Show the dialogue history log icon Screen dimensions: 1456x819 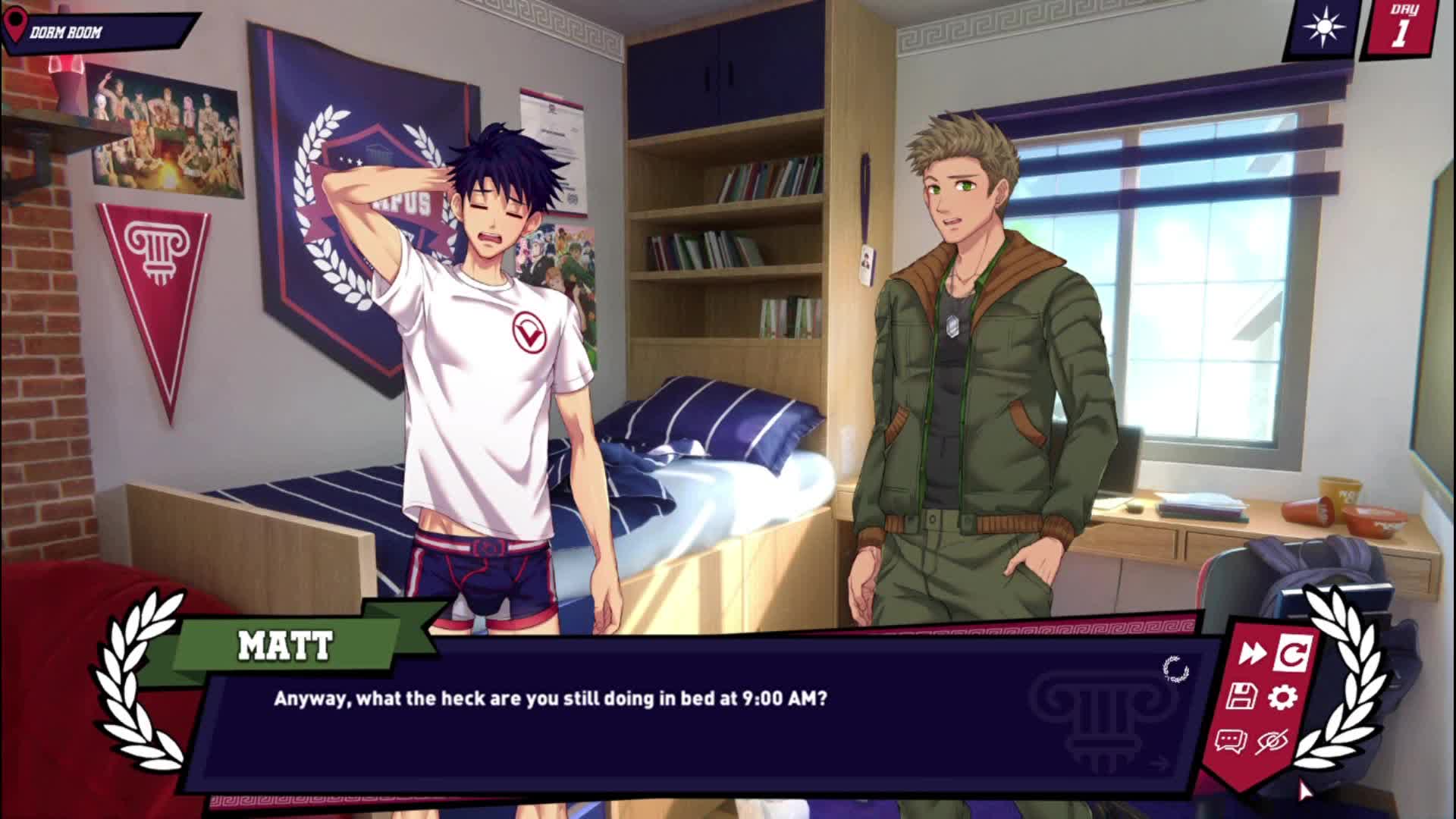pyautogui.click(x=1230, y=741)
